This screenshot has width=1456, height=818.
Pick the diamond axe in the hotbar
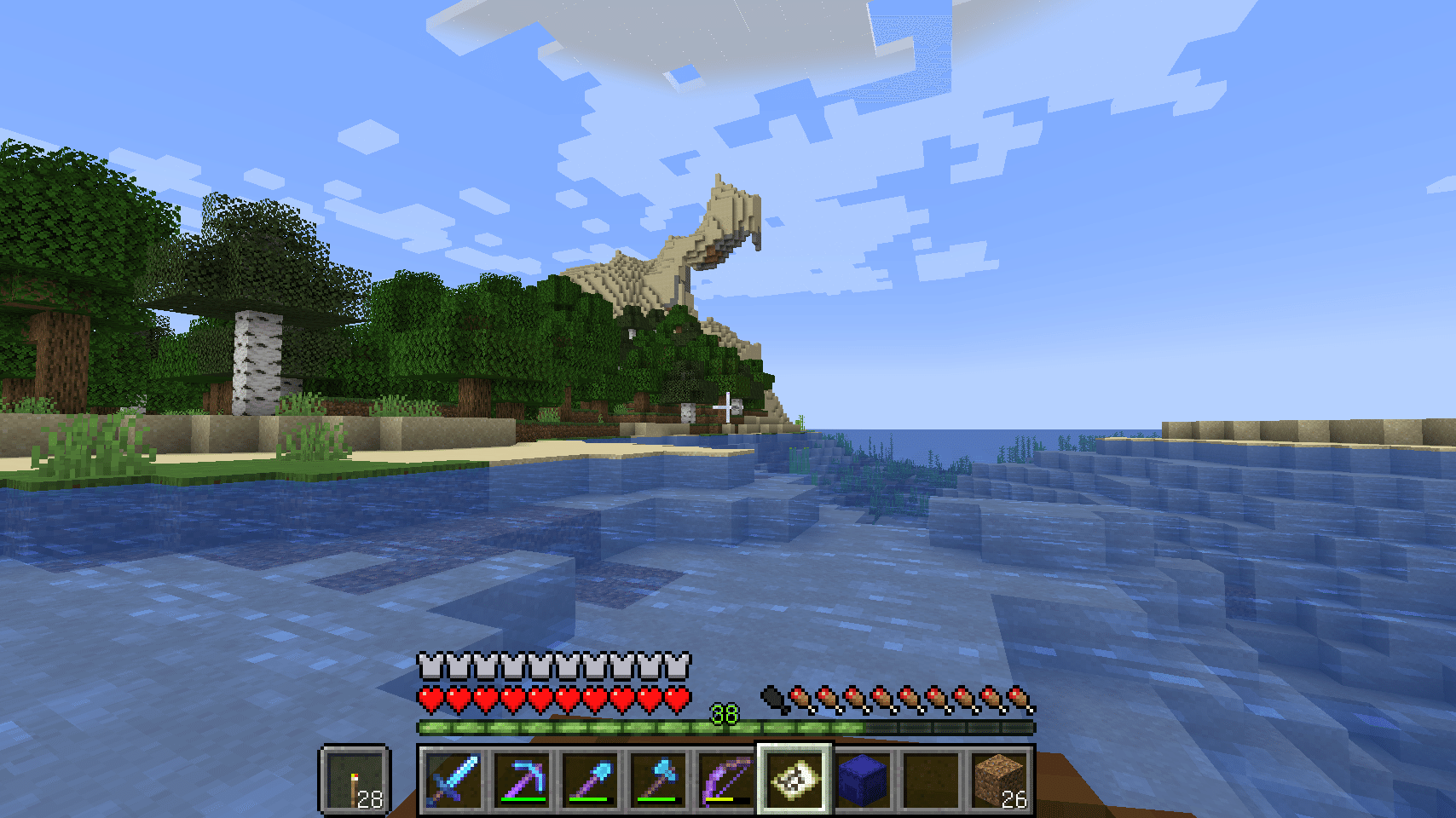[x=658, y=779]
